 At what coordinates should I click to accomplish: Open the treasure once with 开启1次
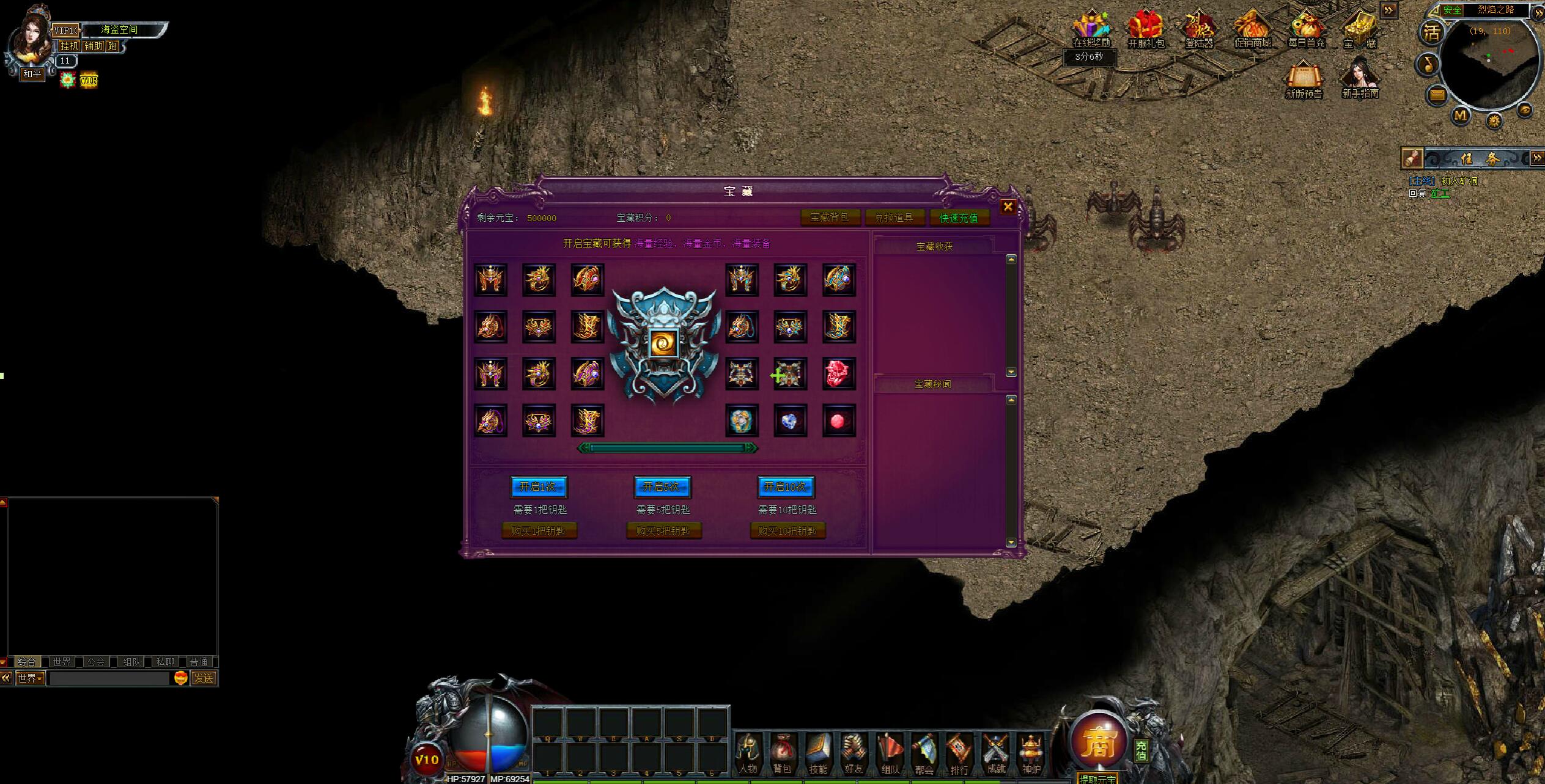click(x=539, y=487)
